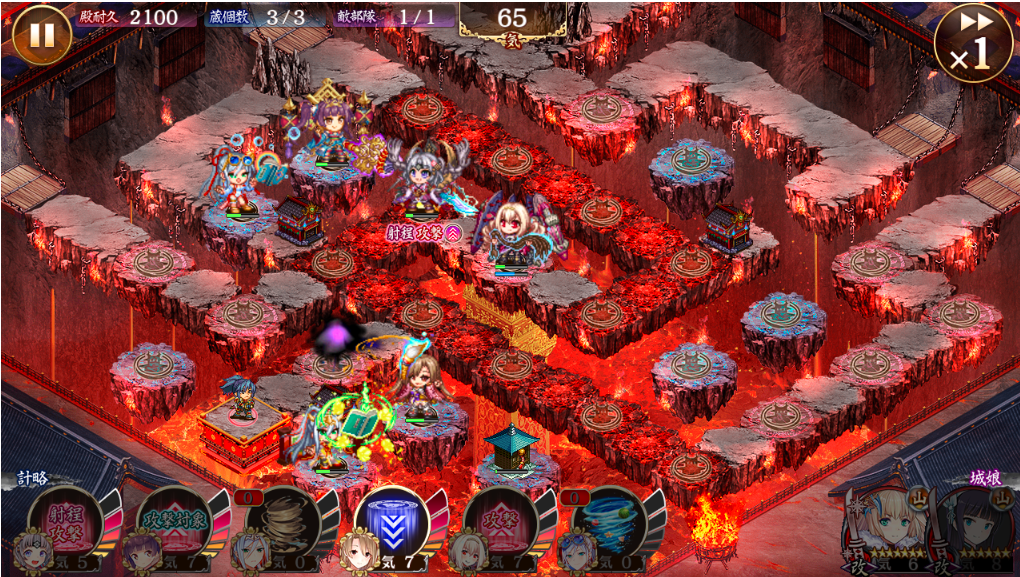Viewport: 1020px width, 577px height.
Task: Trigger the brown whirlwind stratagem
Action: 284,521
